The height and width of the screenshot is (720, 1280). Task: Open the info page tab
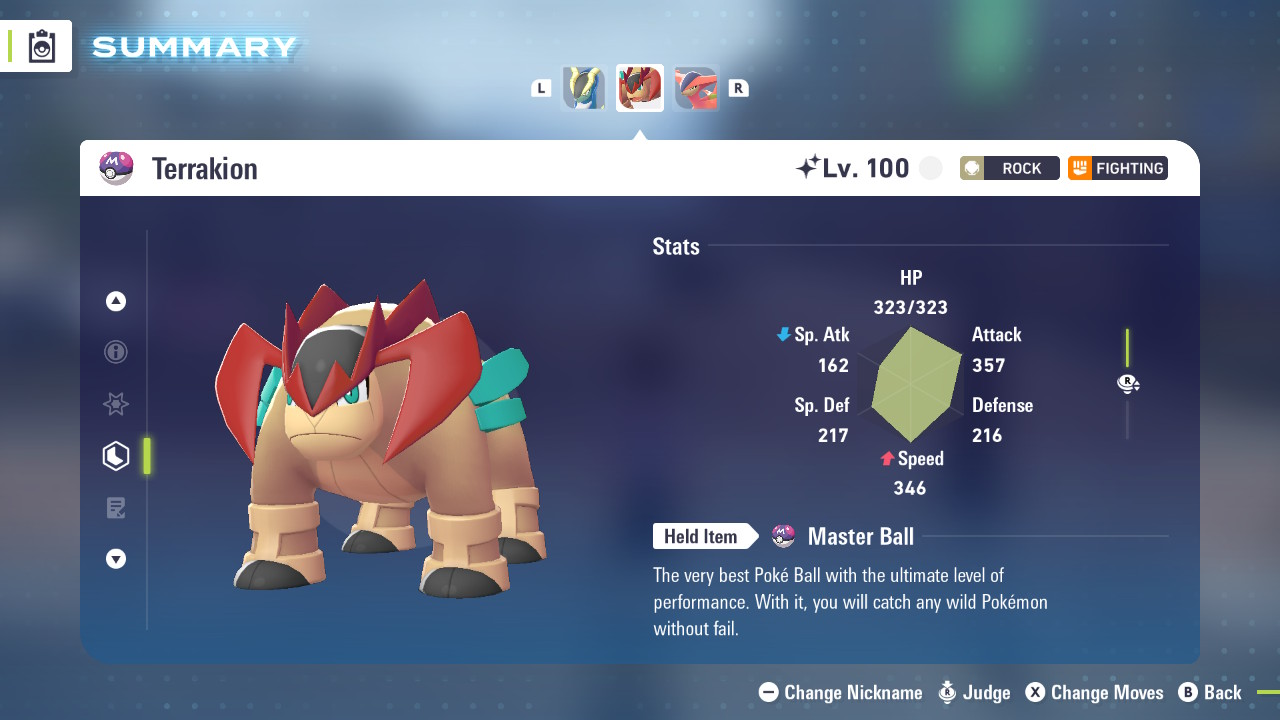pos(116,352)
